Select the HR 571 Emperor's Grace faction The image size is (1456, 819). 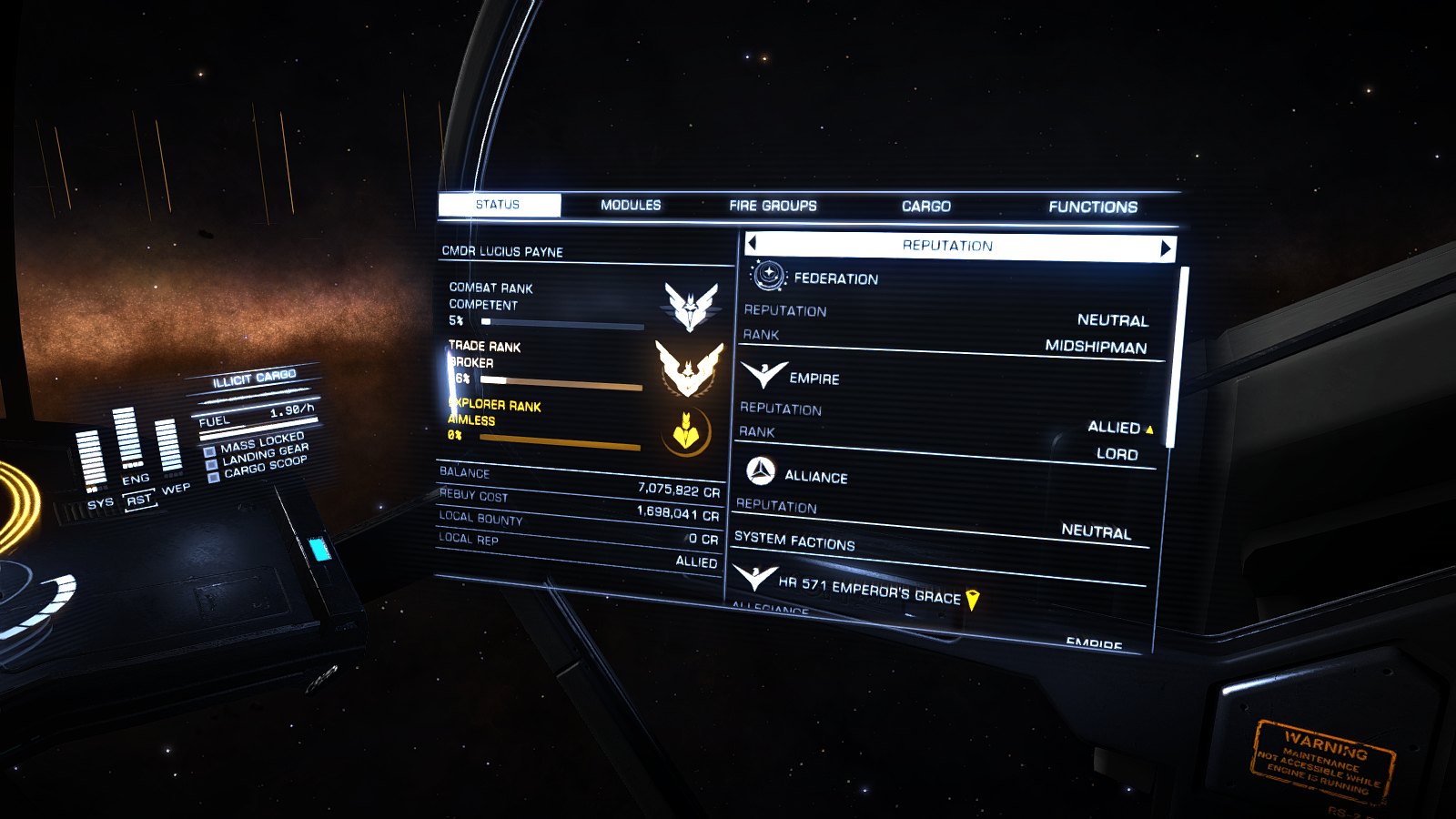tap(869, 591)
